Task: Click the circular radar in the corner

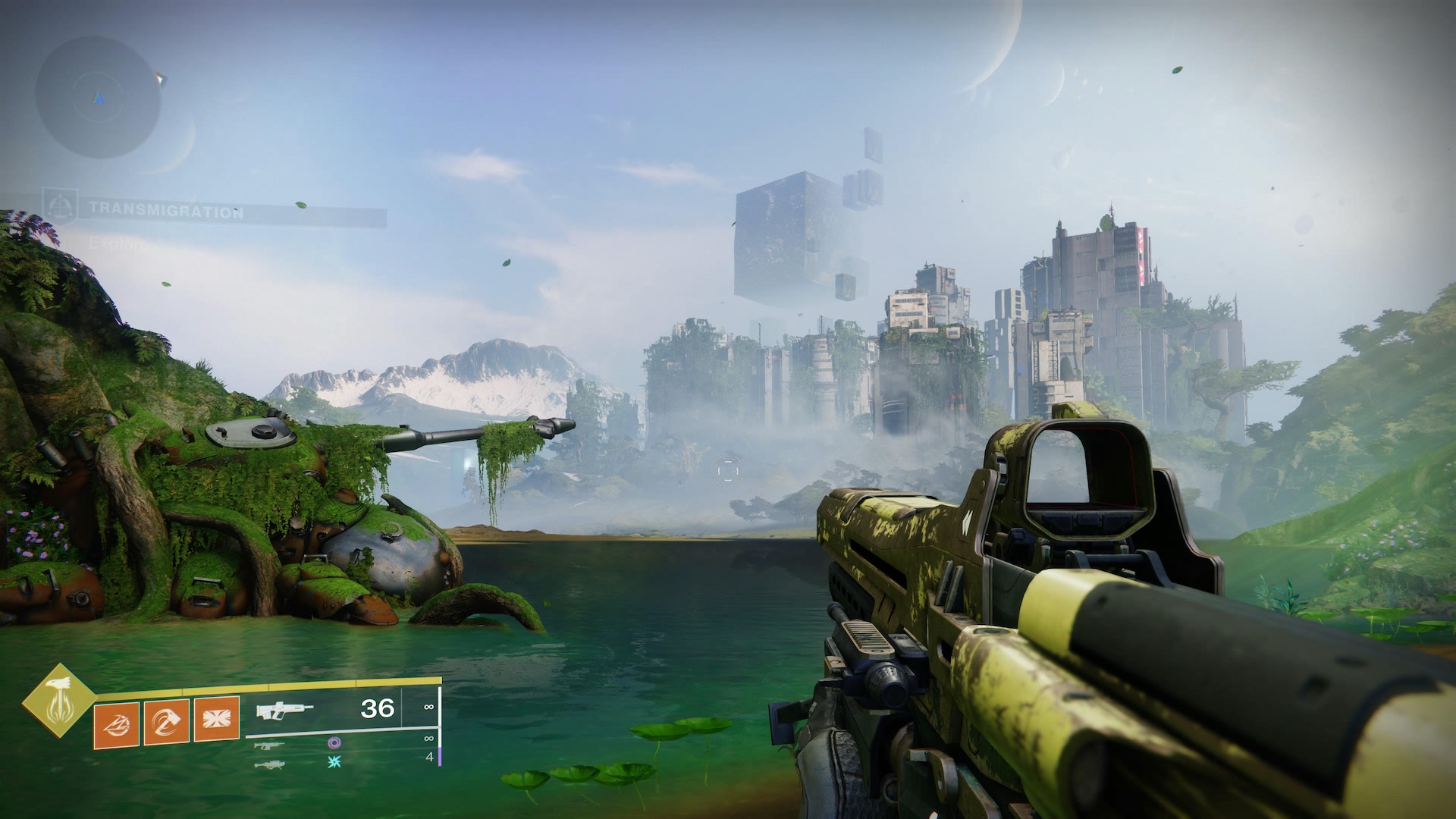Action: pos(98,97)
